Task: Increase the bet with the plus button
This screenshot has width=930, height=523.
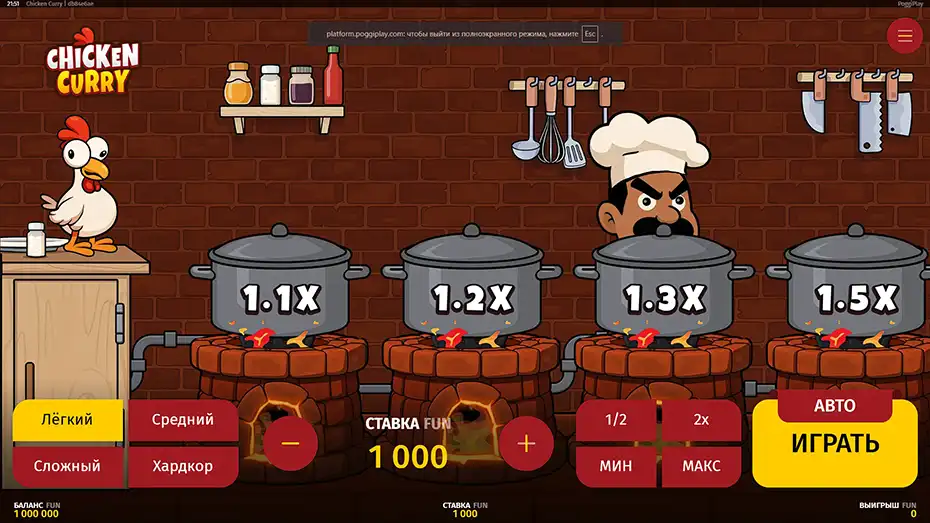Action: pos(526,443)
